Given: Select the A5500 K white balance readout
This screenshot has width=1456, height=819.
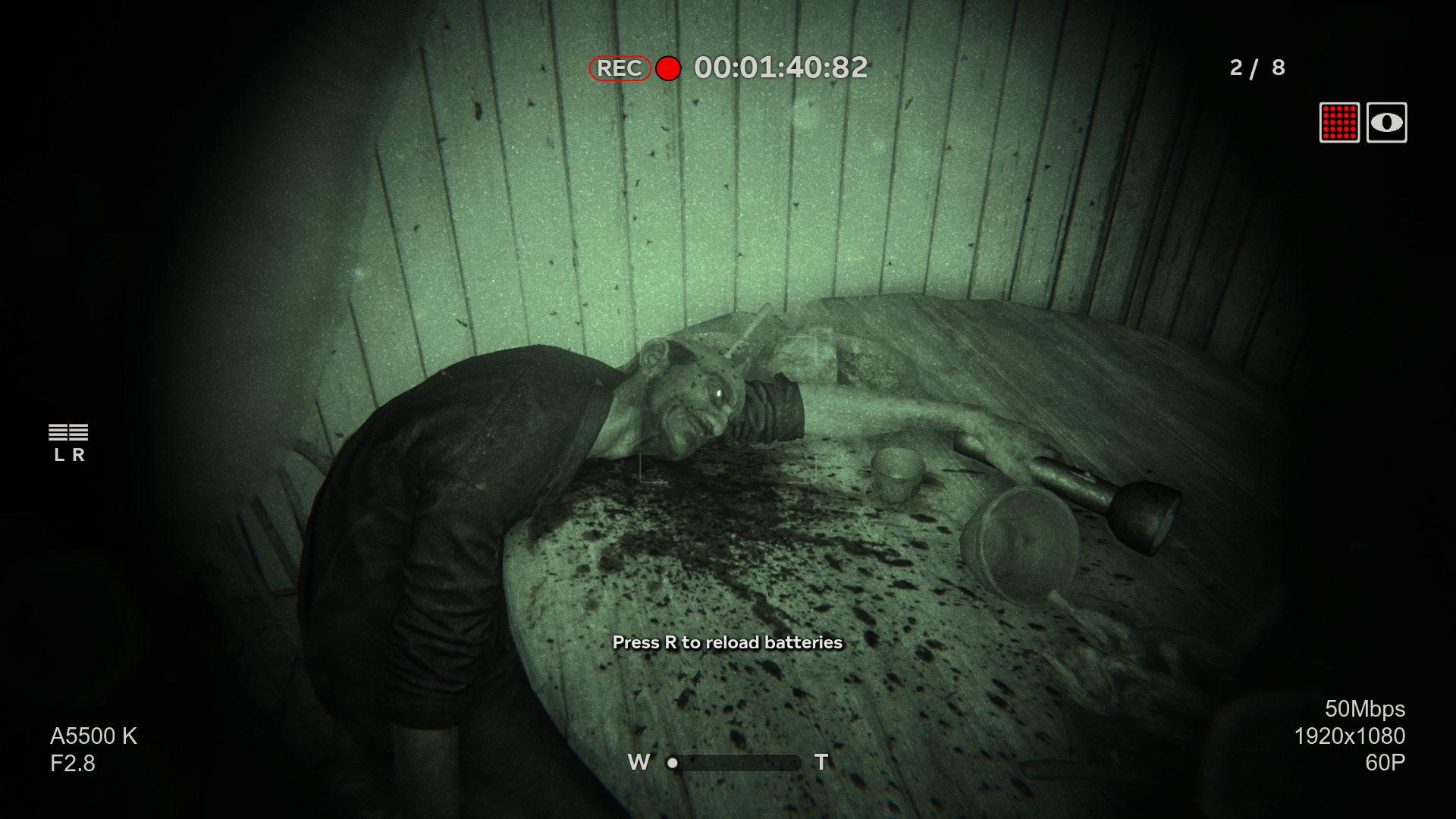Looking at the screenshot, I should click(x=94, y=734).
